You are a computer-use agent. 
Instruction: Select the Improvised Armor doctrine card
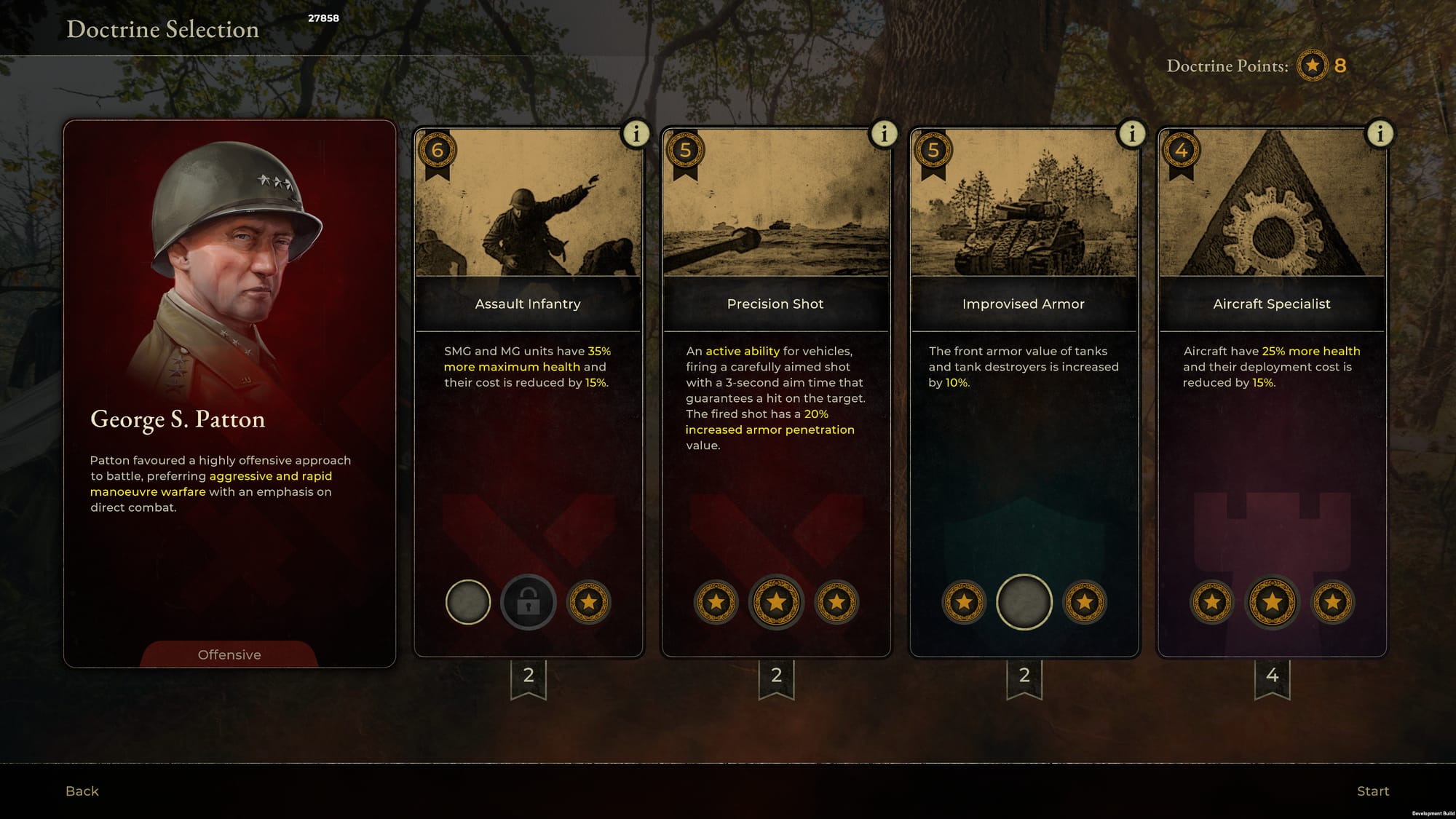(1023, 304)
